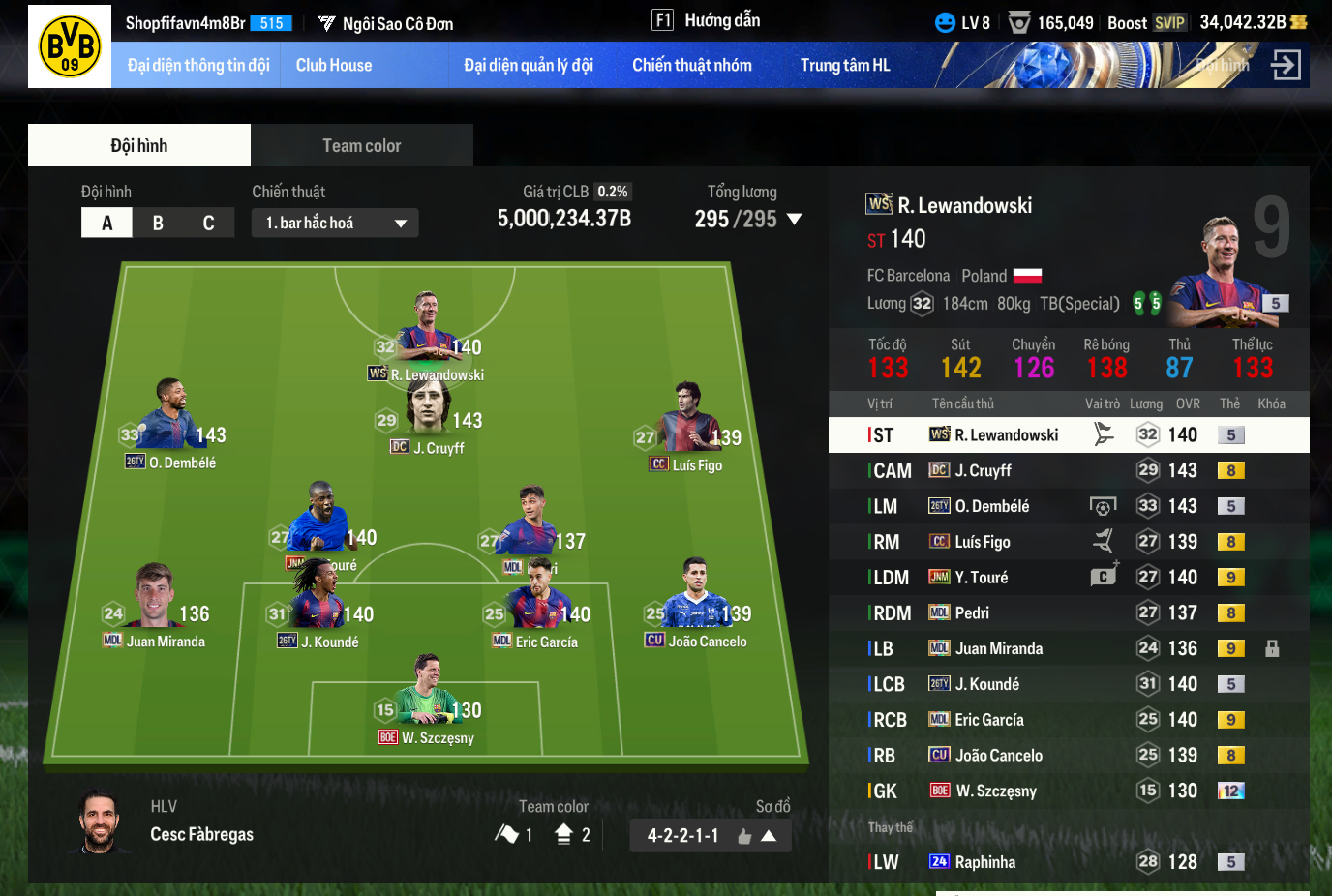Click the BVB 09 club badge

pyautogui.click(x=70, y=46)
